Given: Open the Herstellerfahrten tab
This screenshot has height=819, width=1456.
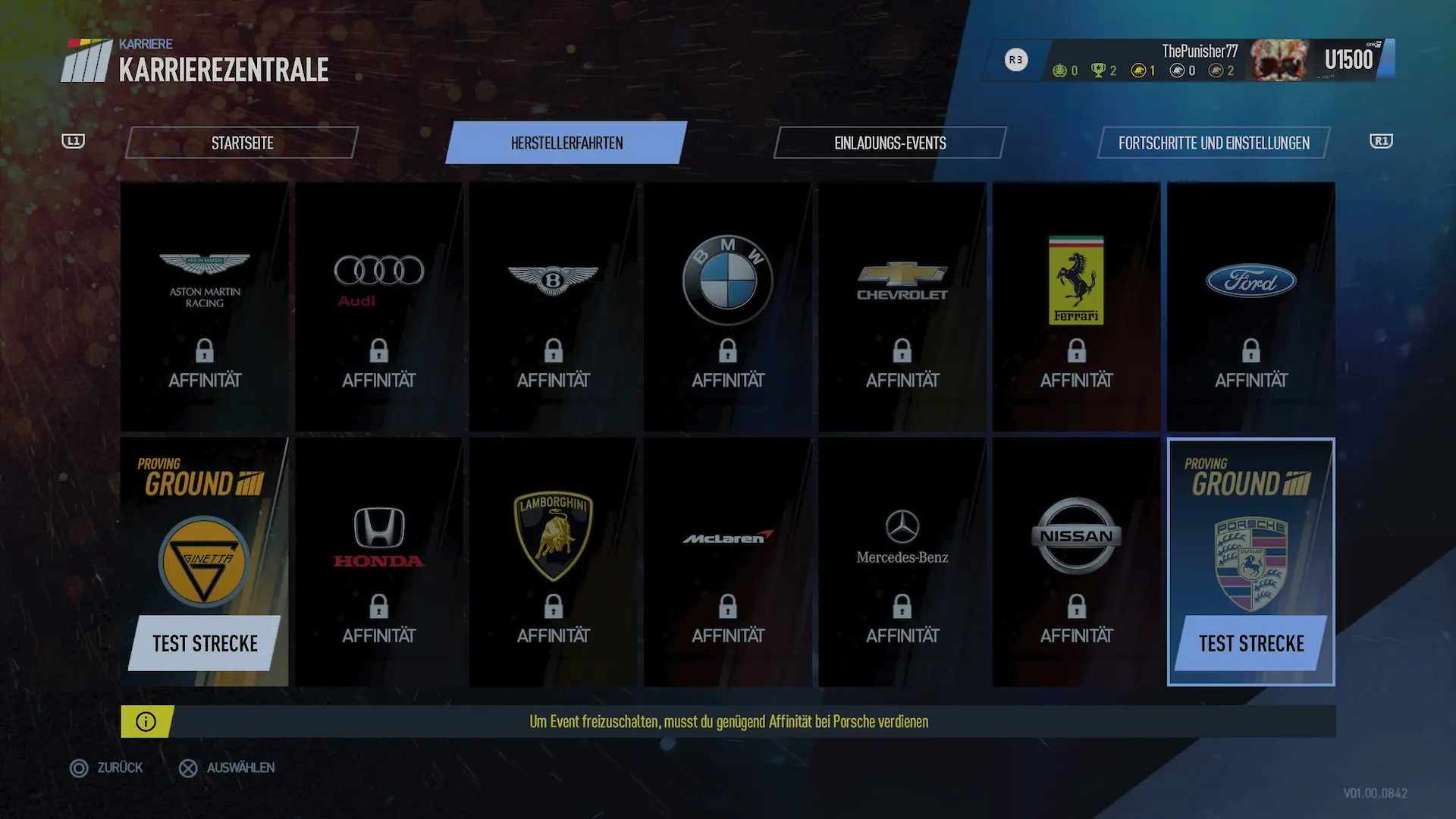Looking at the screenshot, I should (x=566, y=143).
